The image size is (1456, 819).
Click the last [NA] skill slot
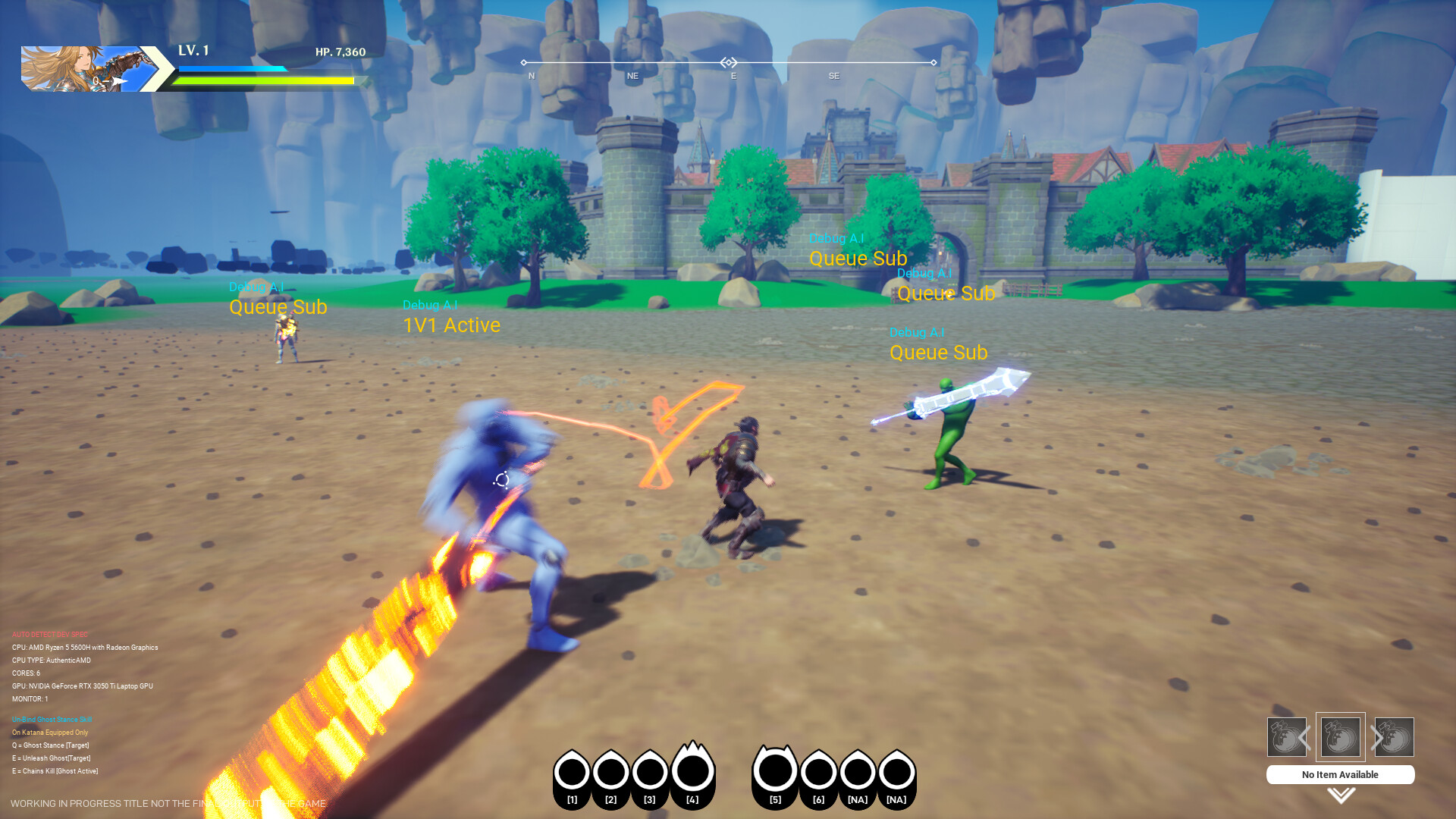coord(896,771)
